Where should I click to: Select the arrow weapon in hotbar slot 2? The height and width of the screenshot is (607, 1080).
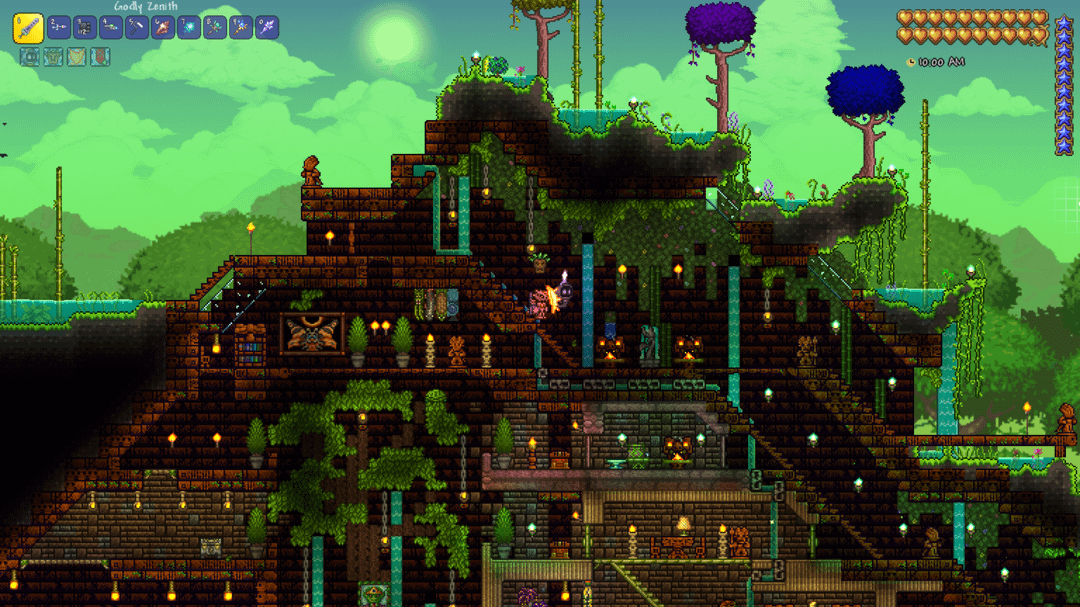[59, 27]
